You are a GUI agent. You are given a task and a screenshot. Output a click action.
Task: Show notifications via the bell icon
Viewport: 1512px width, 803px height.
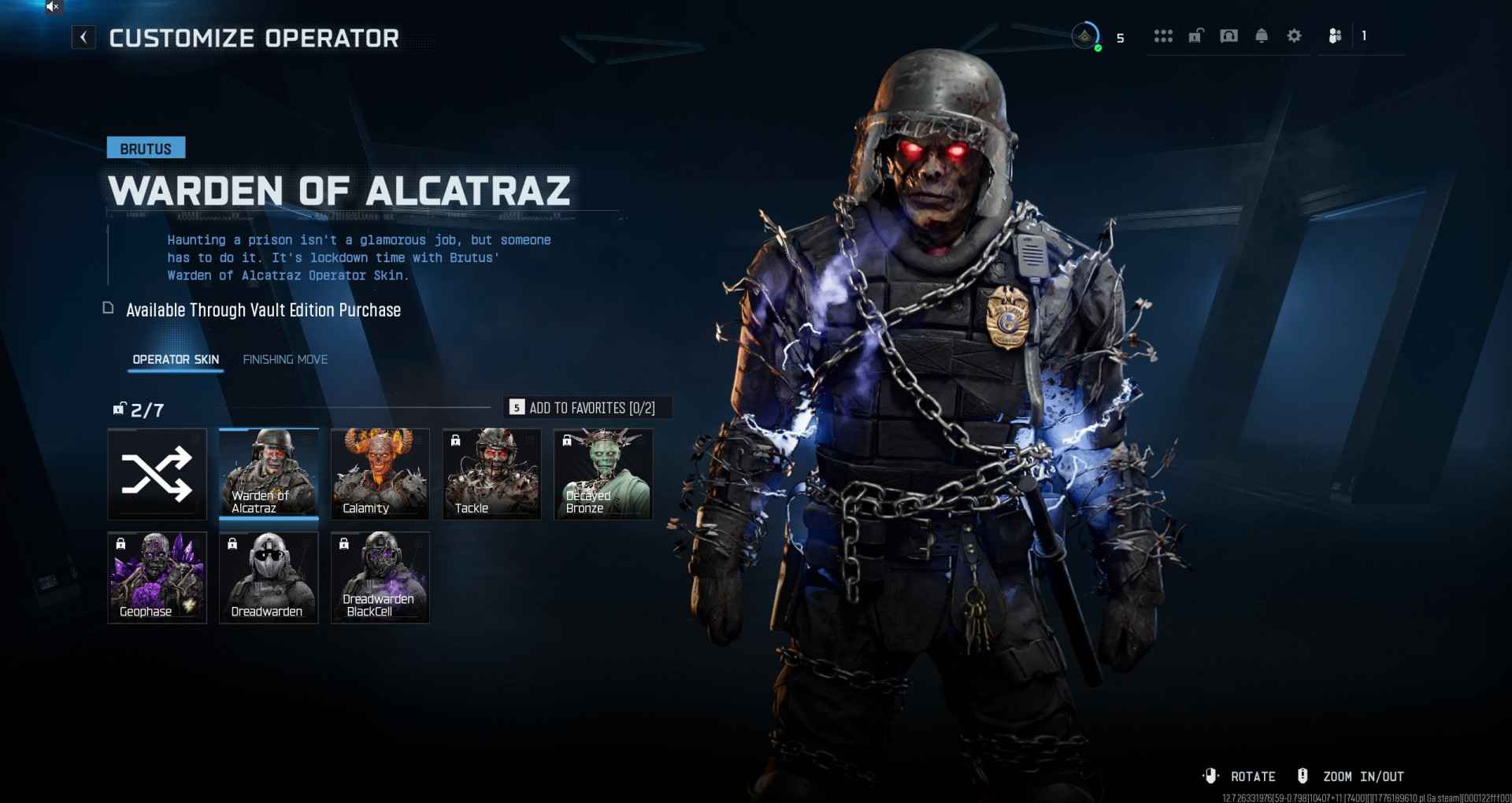point(1262,36)
